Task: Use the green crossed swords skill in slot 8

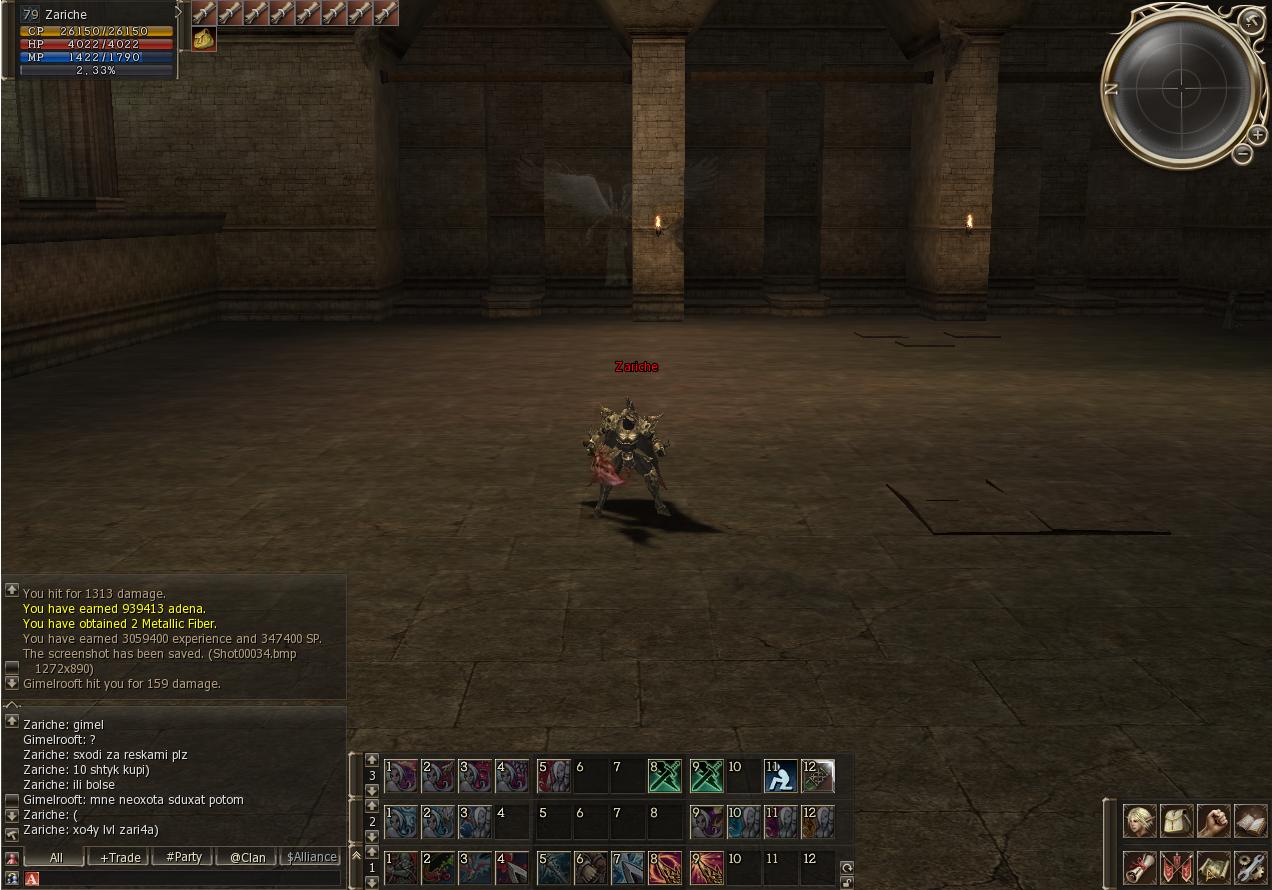Action: point(665,776)
